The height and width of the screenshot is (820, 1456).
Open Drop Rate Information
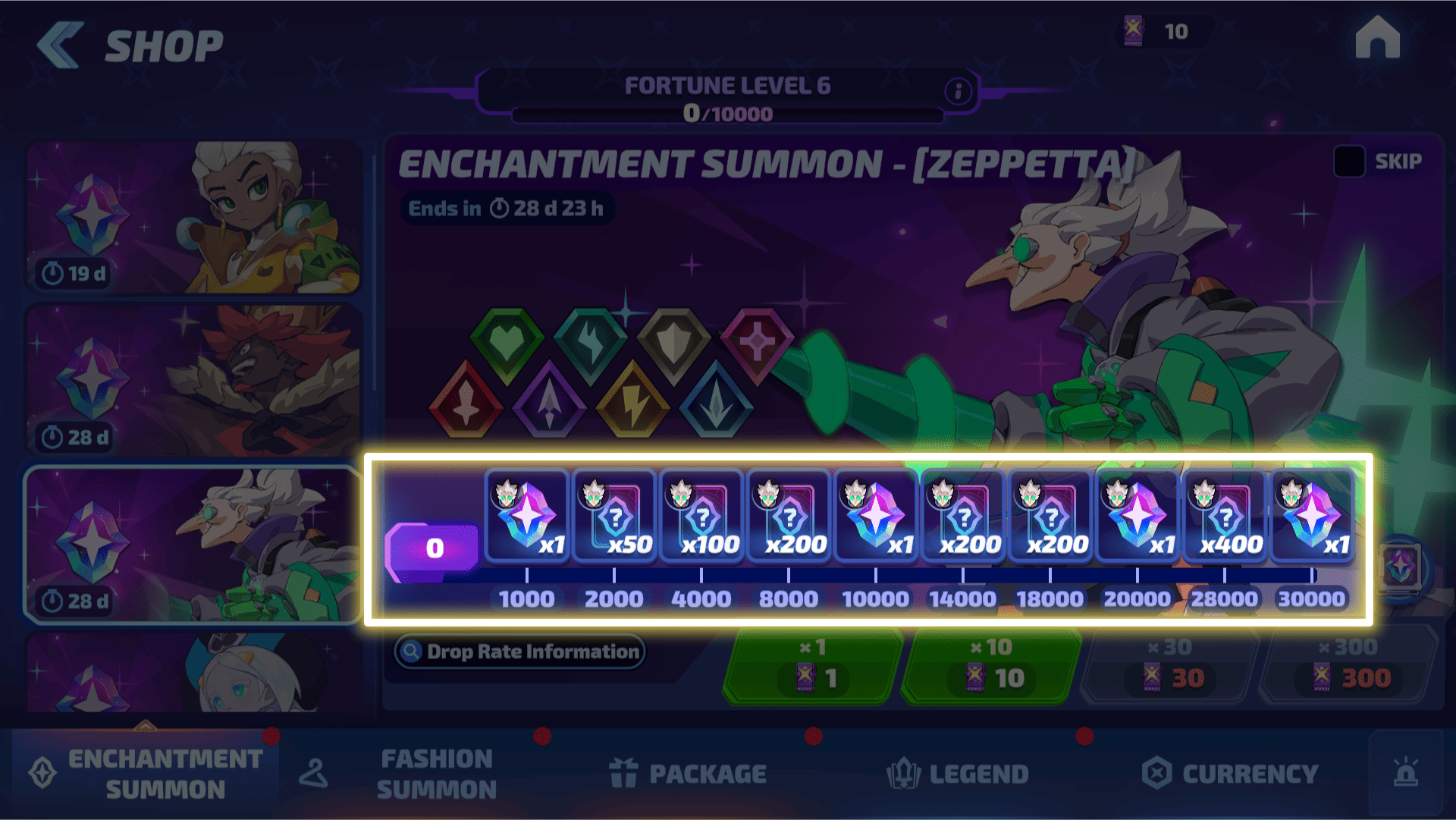[x=520, y=652]
